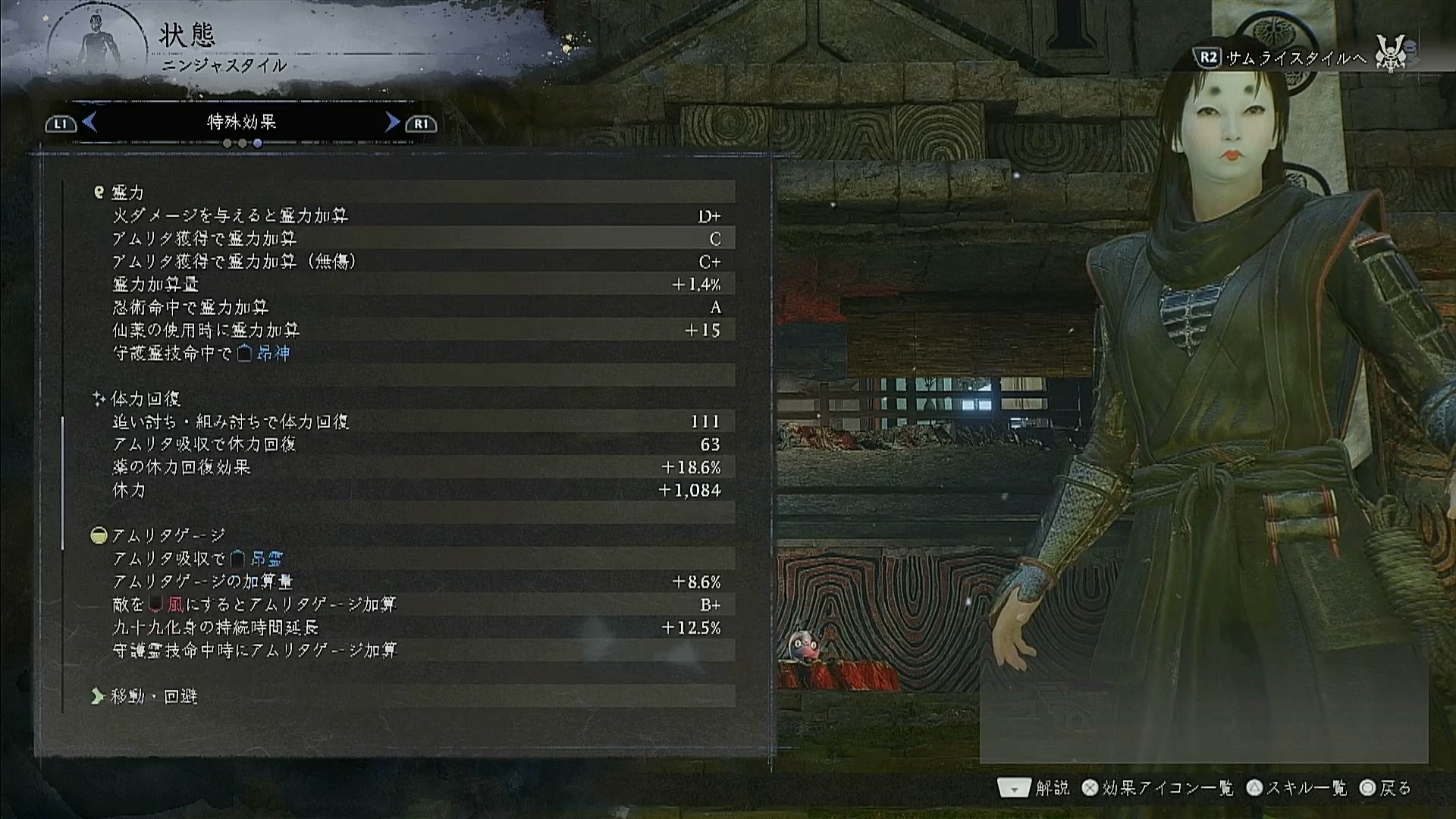Choose アムリタ吸収で体力回復 row
The height and width of the screenshot is (819, 1456).
pos(416,444)
